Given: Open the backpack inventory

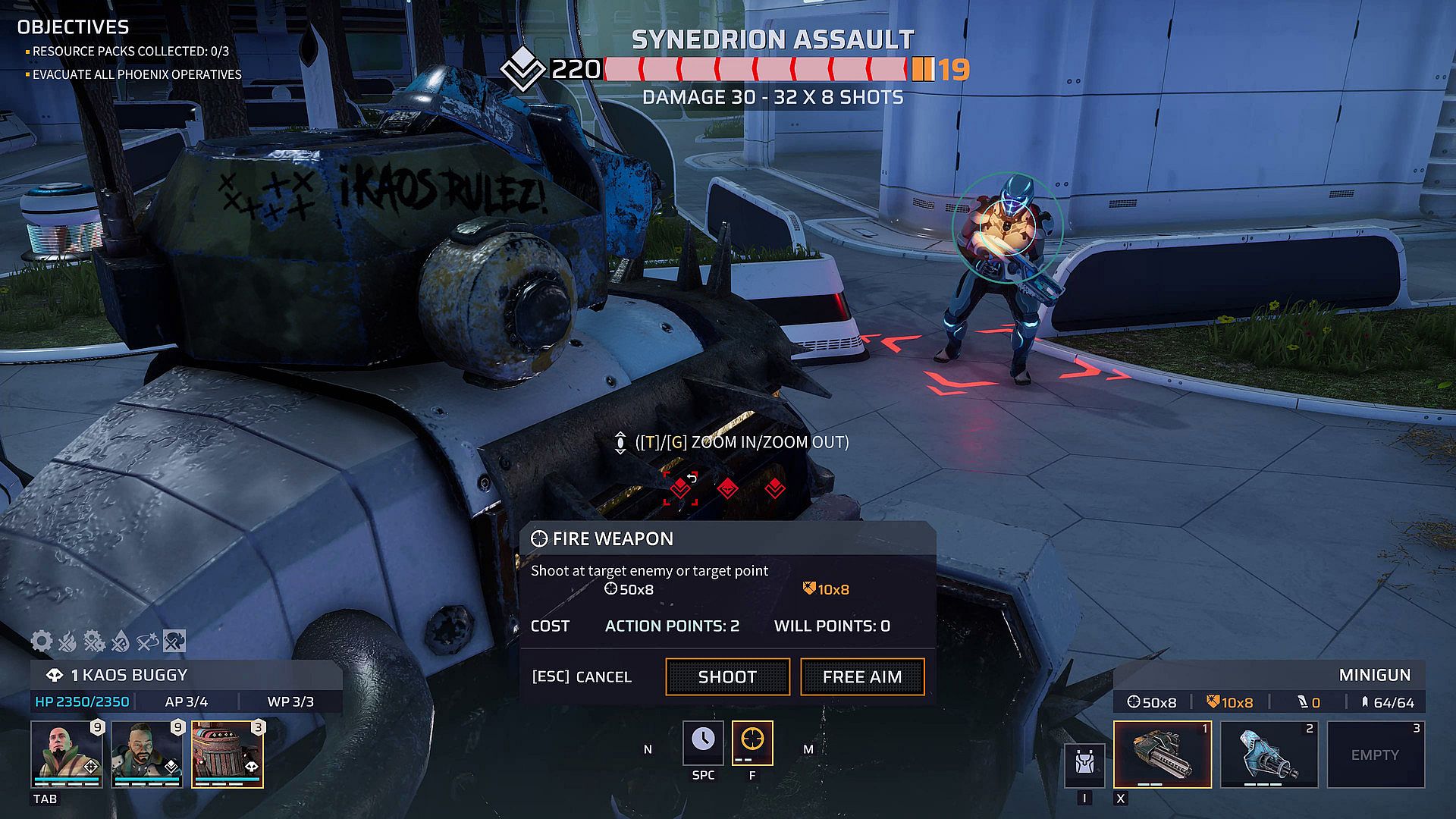Looking at the screenshot, I should click(x=1084, y=764).
